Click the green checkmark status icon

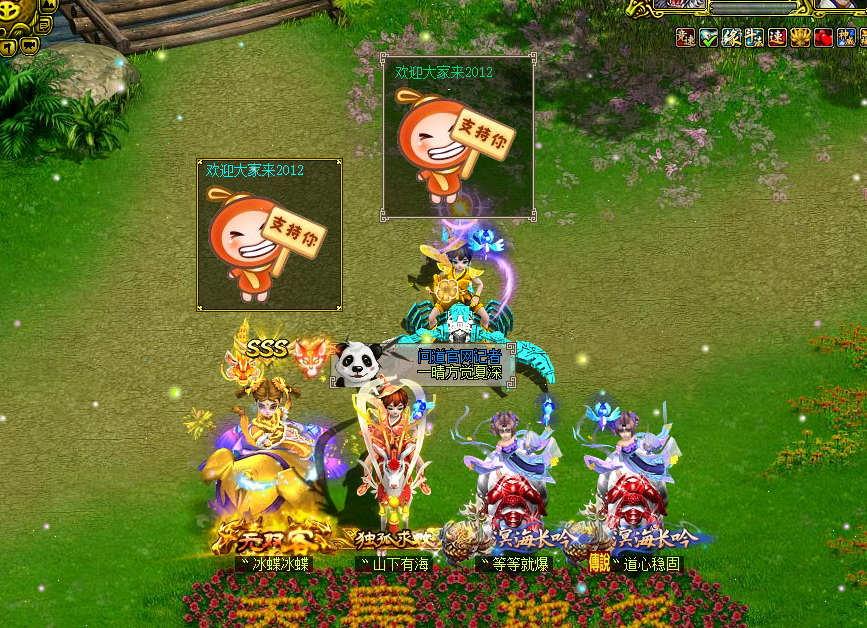click(708, 38)
